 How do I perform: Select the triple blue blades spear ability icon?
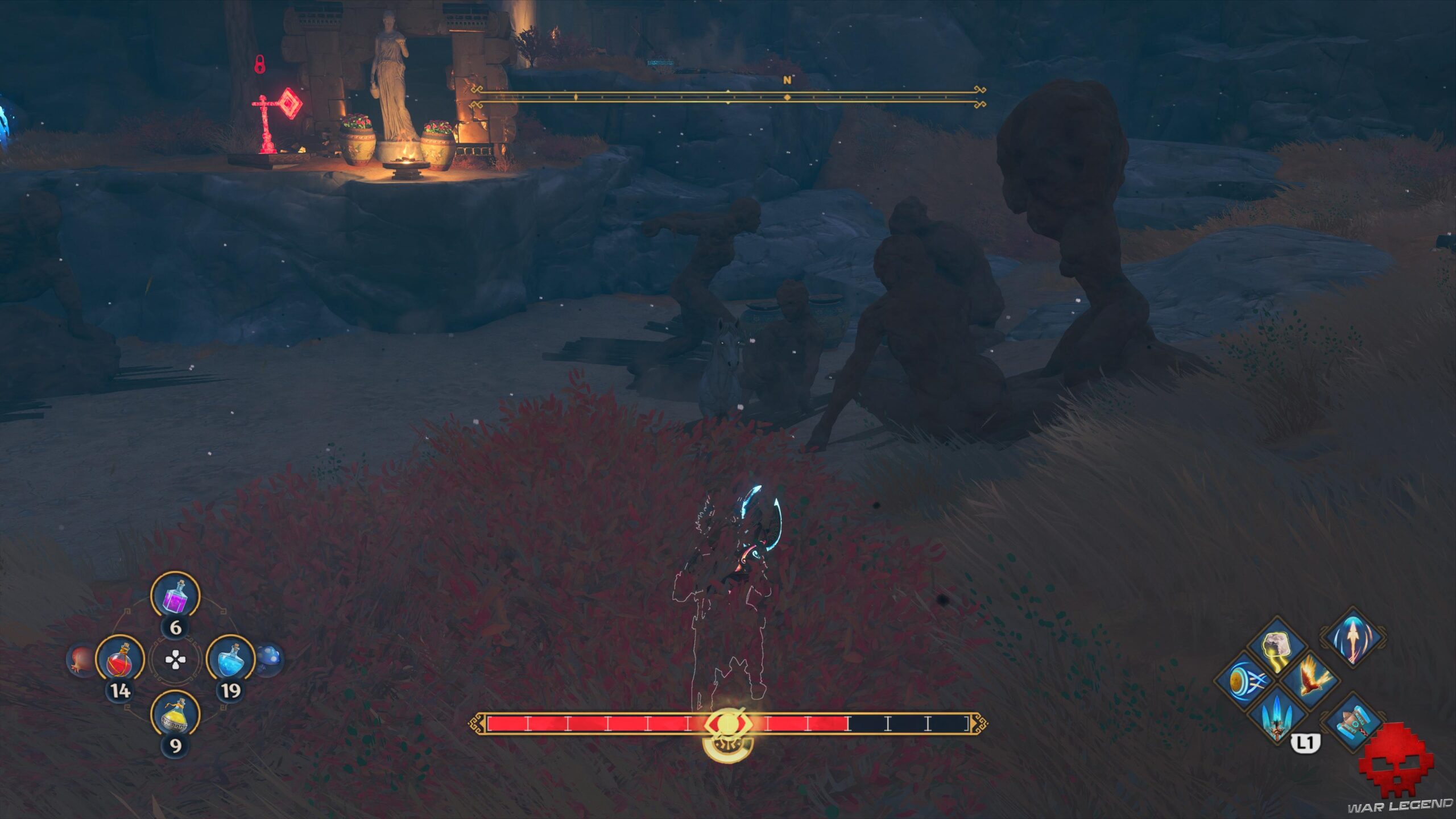1276,718
